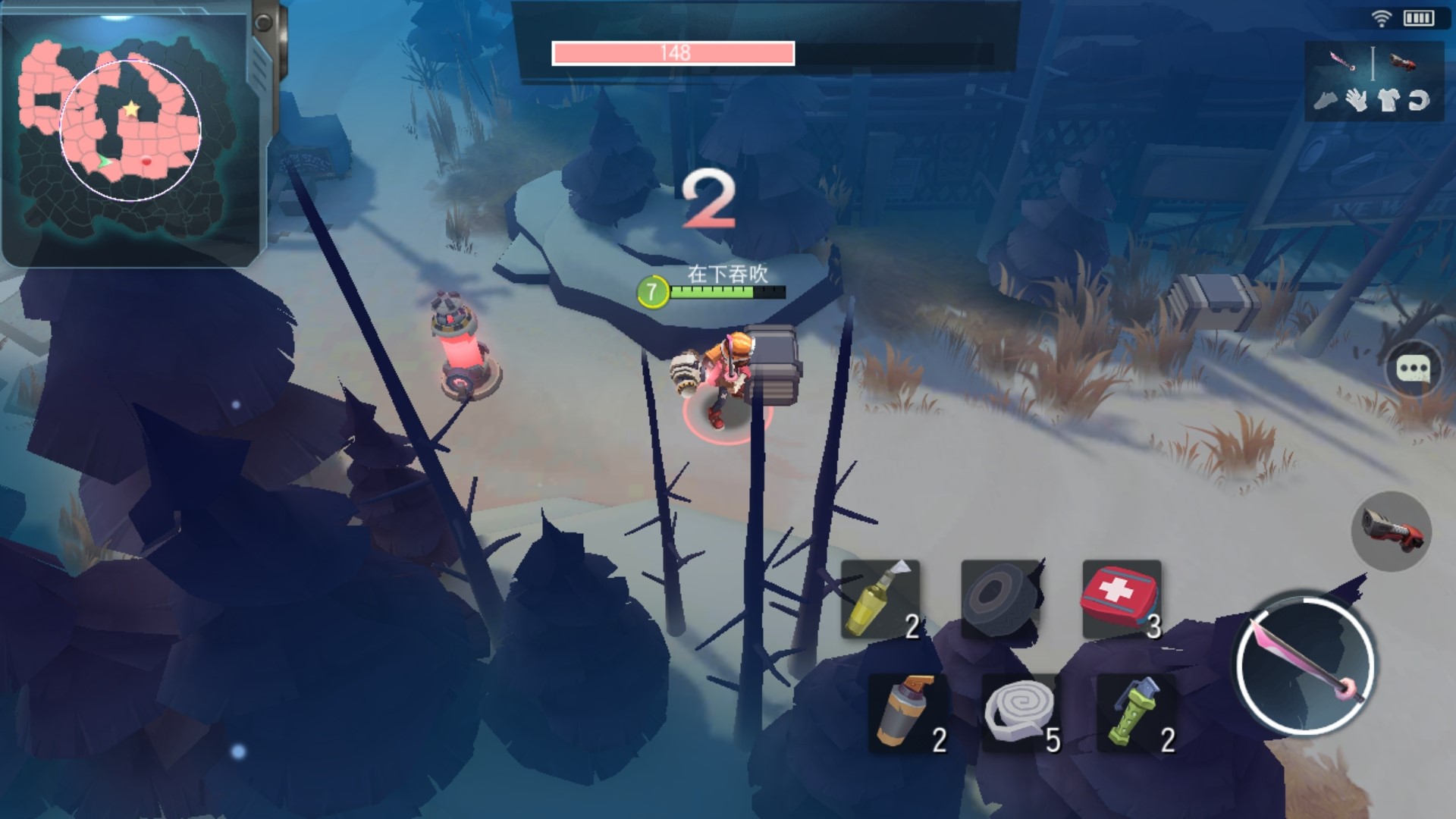This screenshot has height=819, width=1456.
Task: Tap the curved ring accessory equipment icon
Action: tap(1419, 99)
